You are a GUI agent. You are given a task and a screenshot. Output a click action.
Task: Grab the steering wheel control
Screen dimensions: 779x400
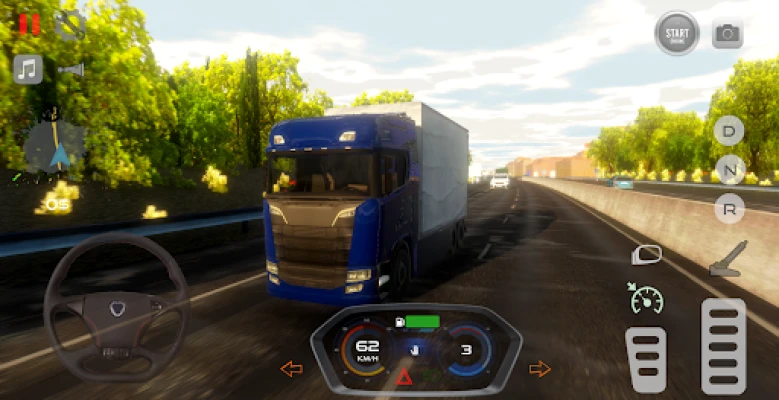point(116,307)
